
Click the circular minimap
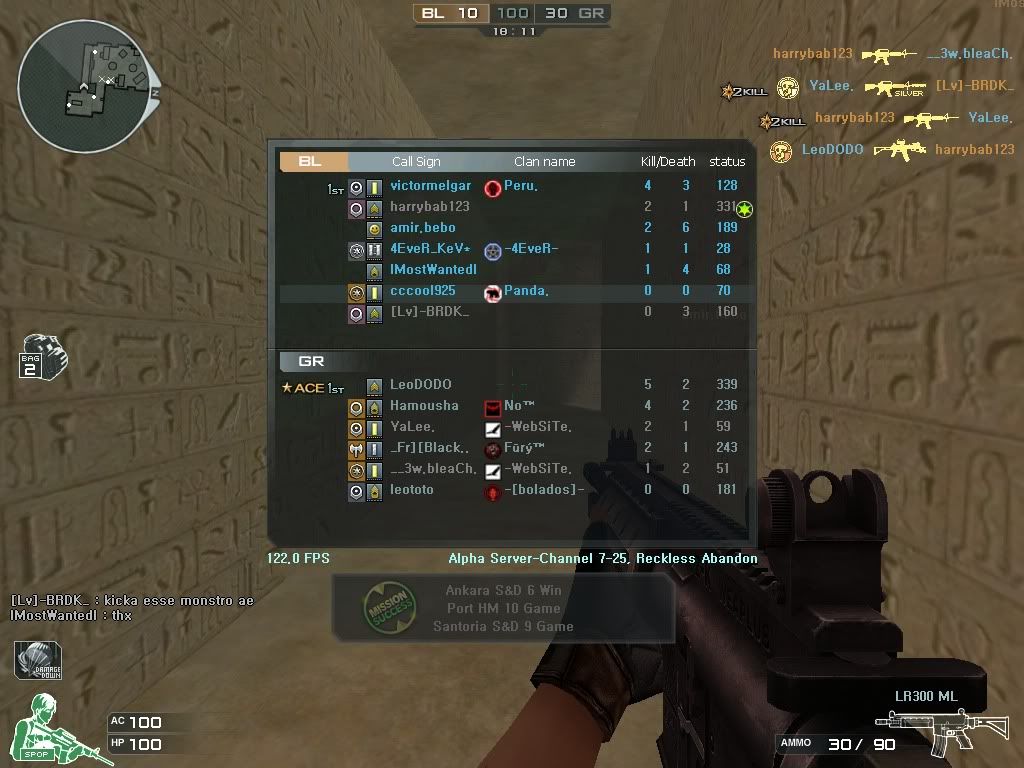[x=87, y=87]
